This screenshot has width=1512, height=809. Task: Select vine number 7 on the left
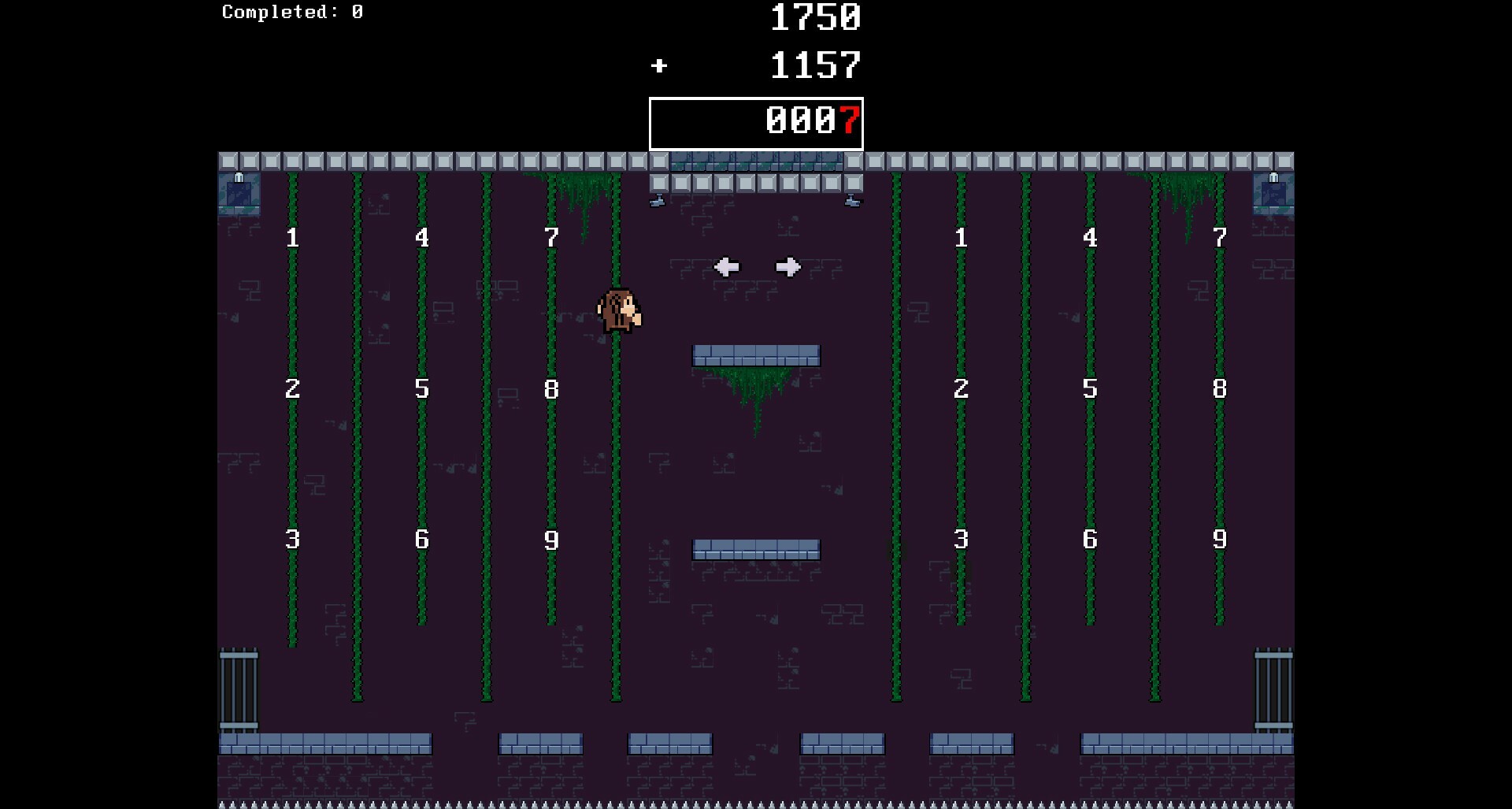[x=551, y=237]
